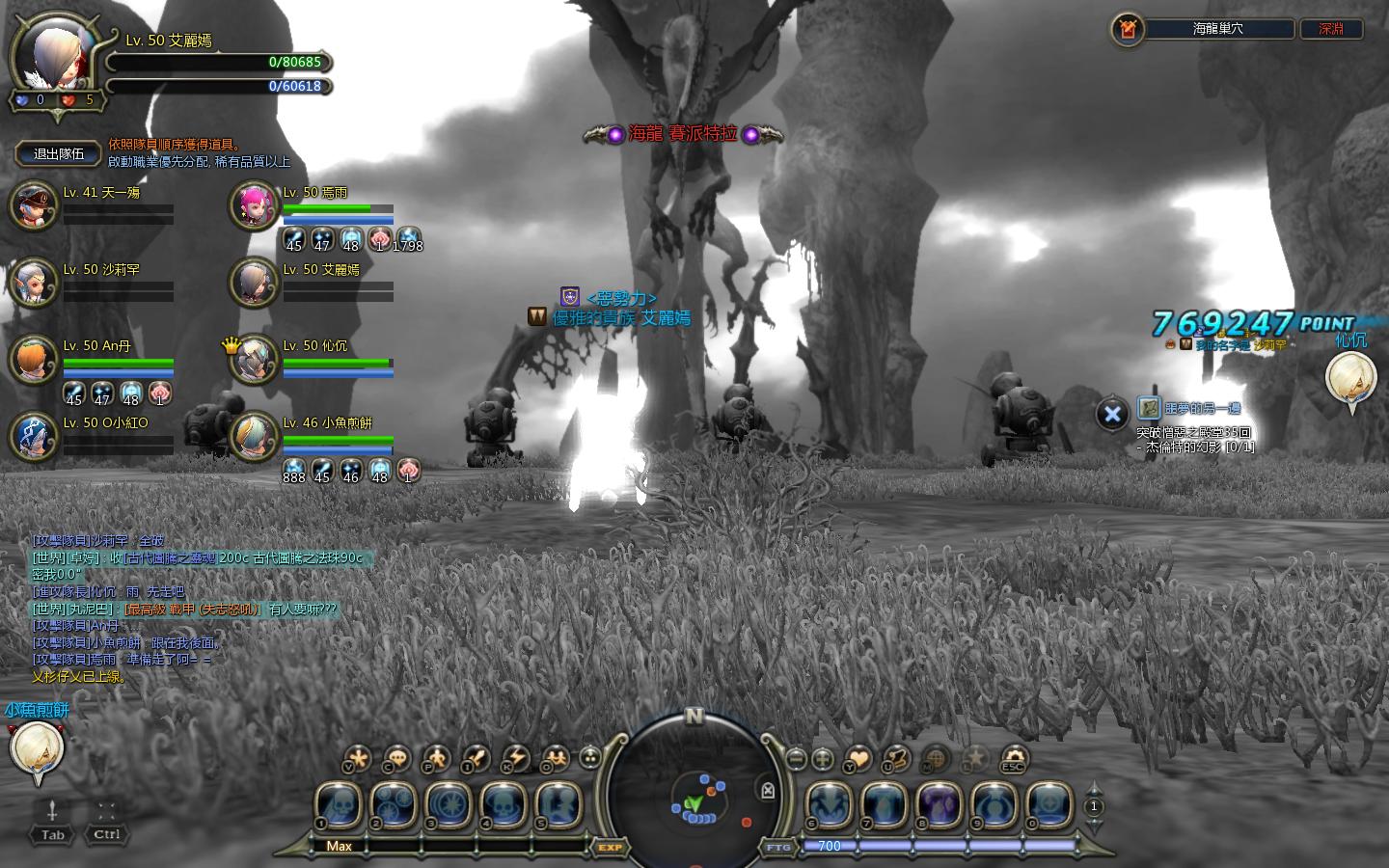
Task: Select party member 焉雨's pink-haired portrait
Action: 254,204
